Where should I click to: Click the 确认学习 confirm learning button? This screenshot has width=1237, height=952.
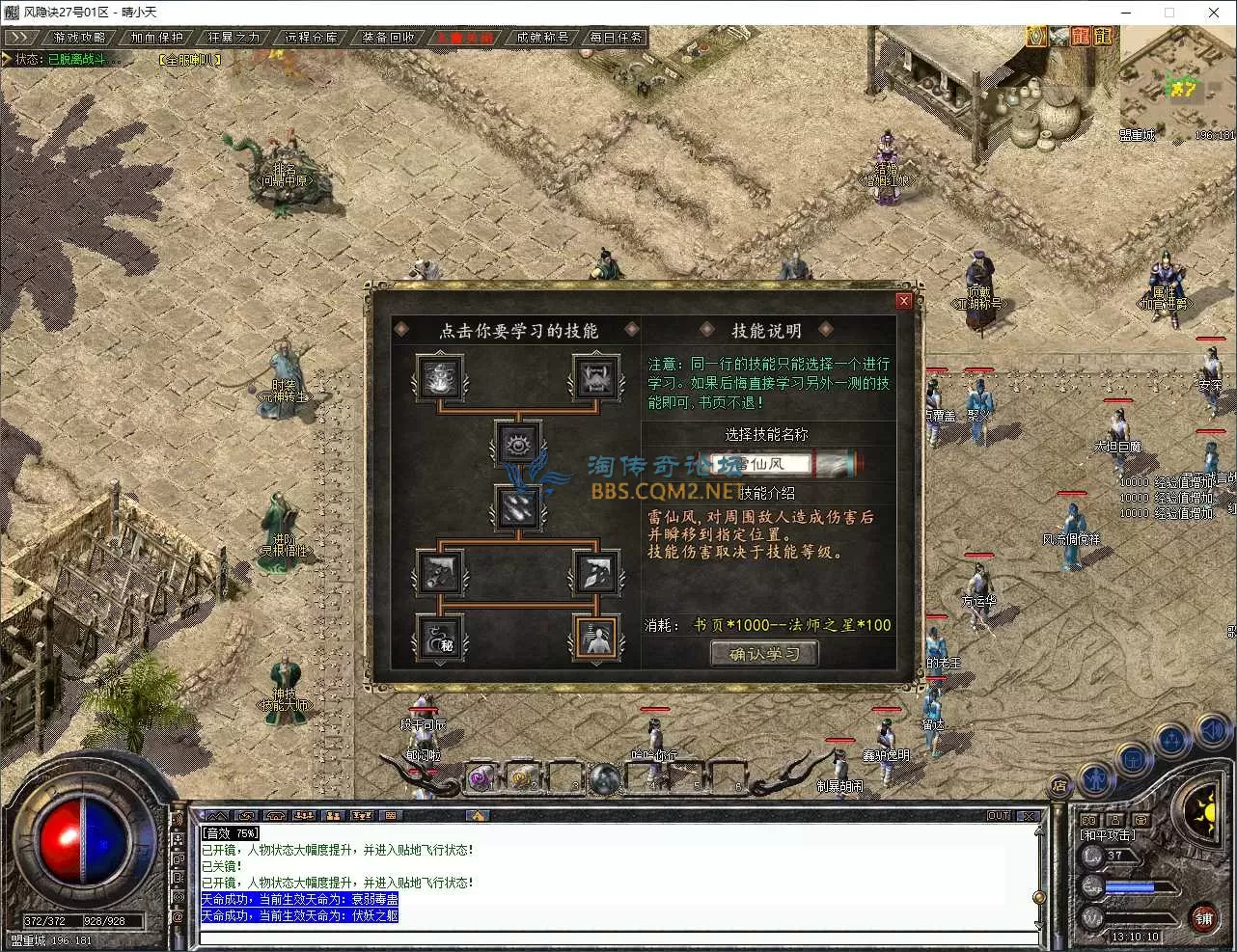pyautogui.click(x=763, y=653)
